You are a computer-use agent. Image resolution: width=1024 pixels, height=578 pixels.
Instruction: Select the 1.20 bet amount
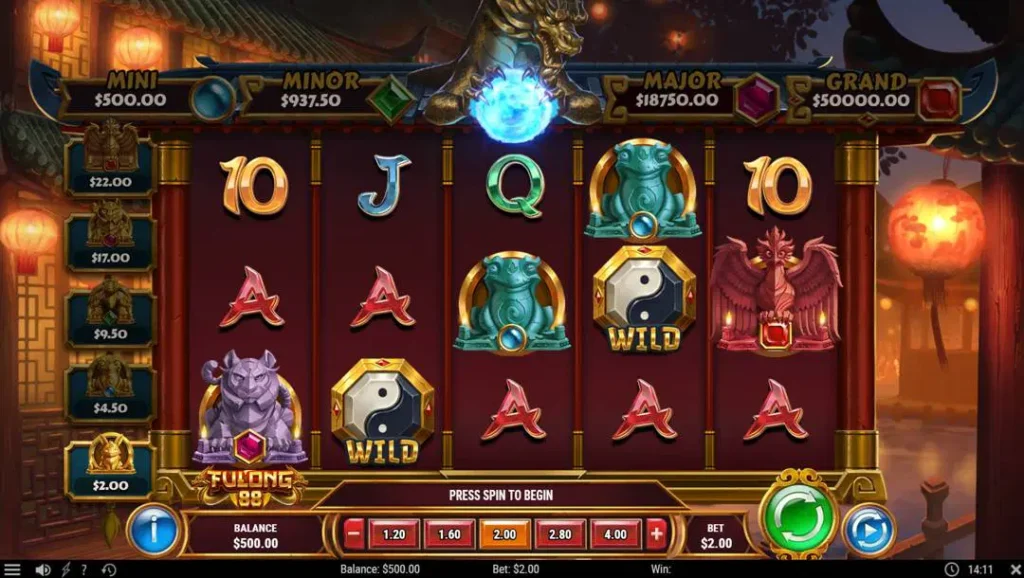tap(394, 534)
